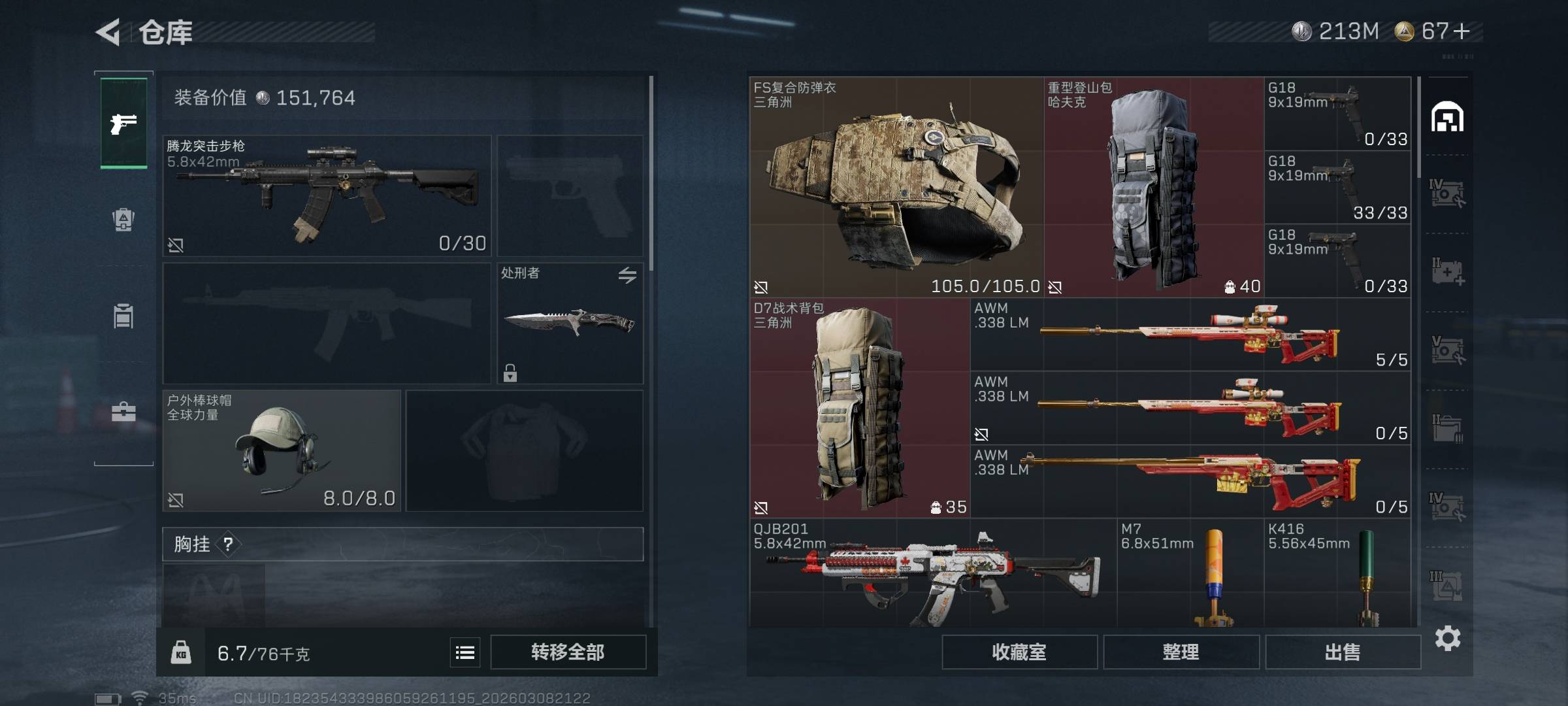The height and width of the screenshot is (706, 1568).
Task: Select the M7 6.8x51mm item
Action: pos(1190,573)
